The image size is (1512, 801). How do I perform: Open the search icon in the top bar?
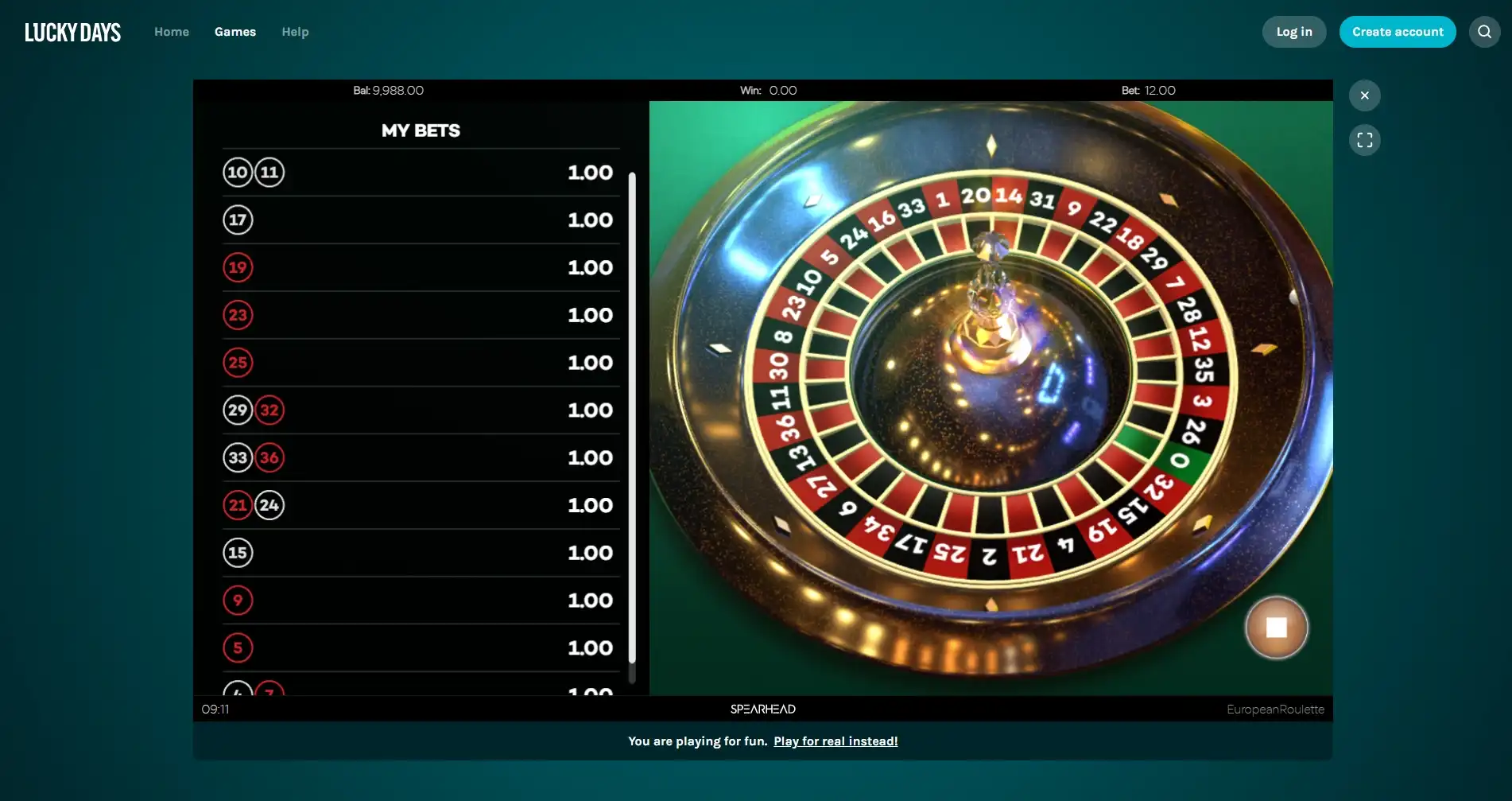point(1483,32)
